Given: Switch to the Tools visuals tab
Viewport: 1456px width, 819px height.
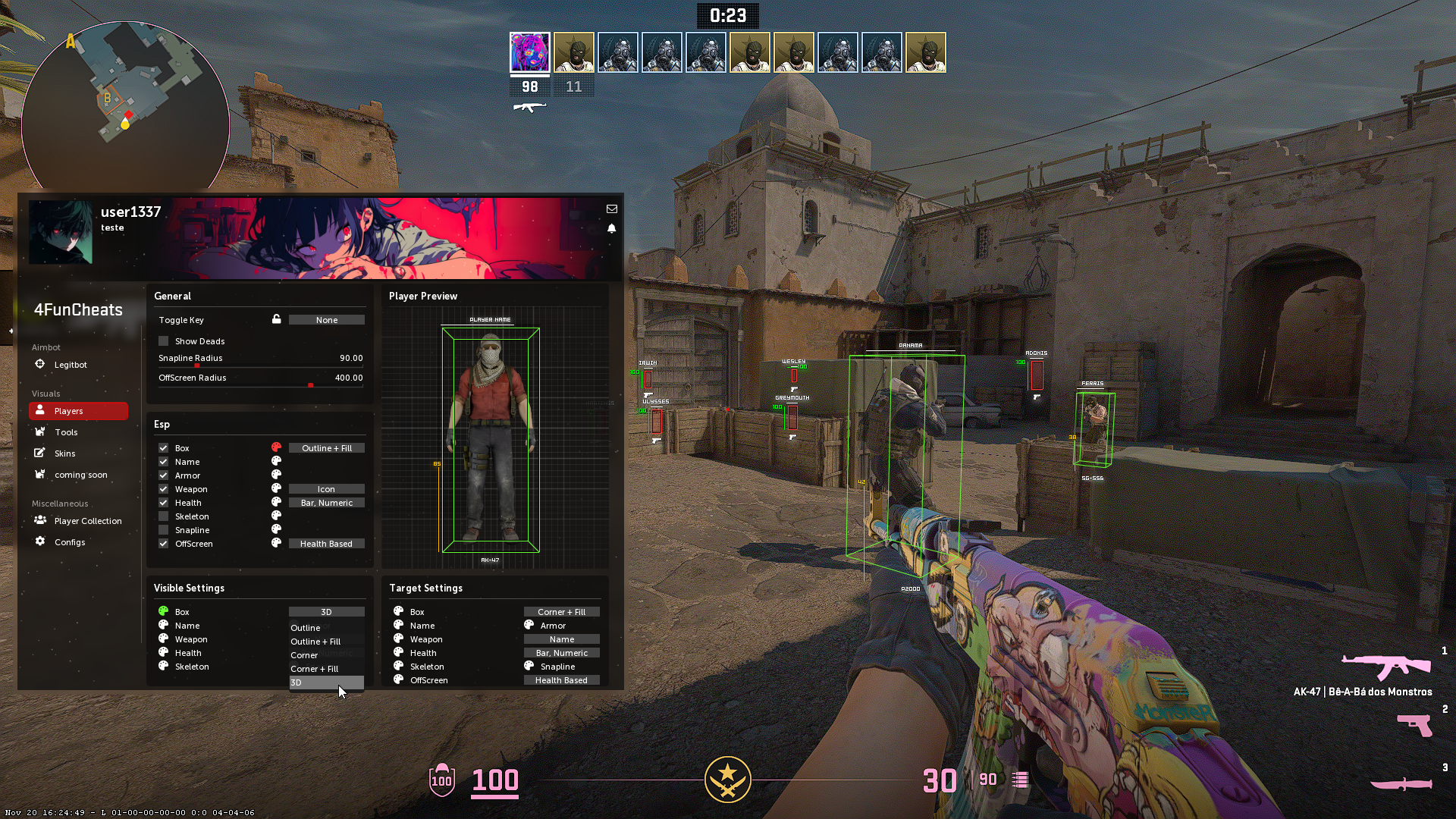Looking at the screenshot, I should click(x=66, y=432).
